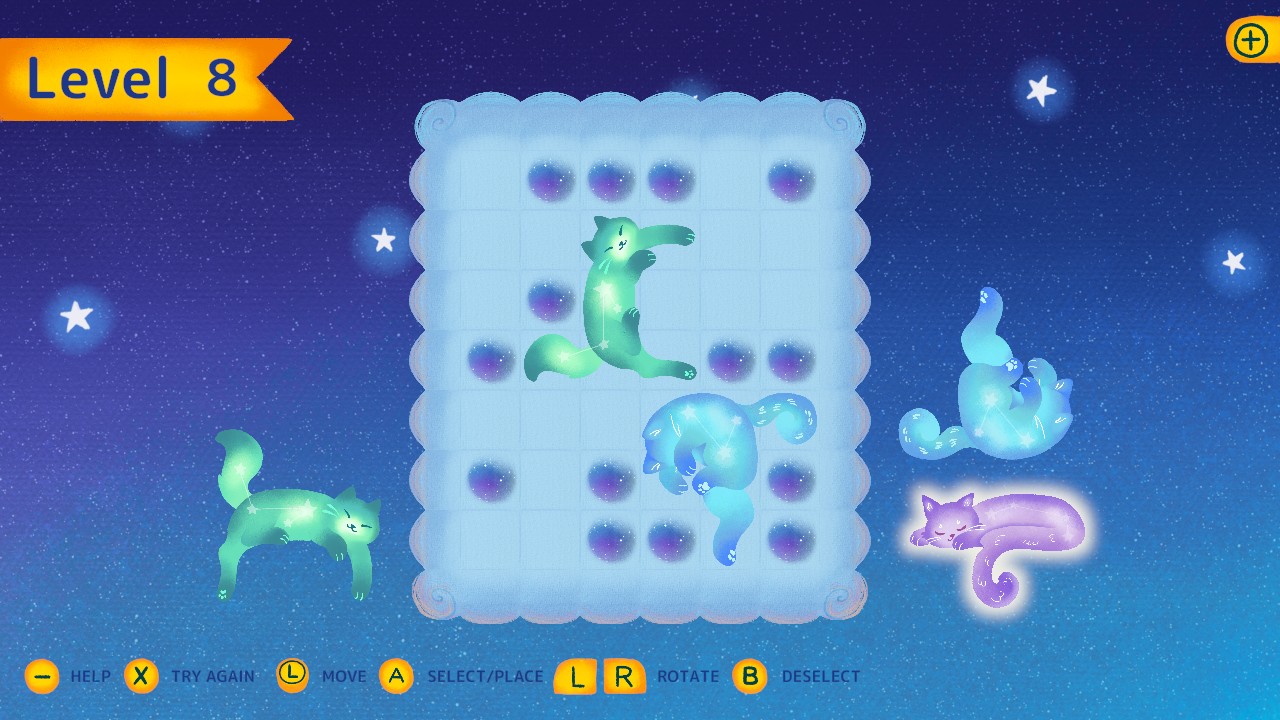
Task: Click the L rotate button icon
Action: point(575,676)
